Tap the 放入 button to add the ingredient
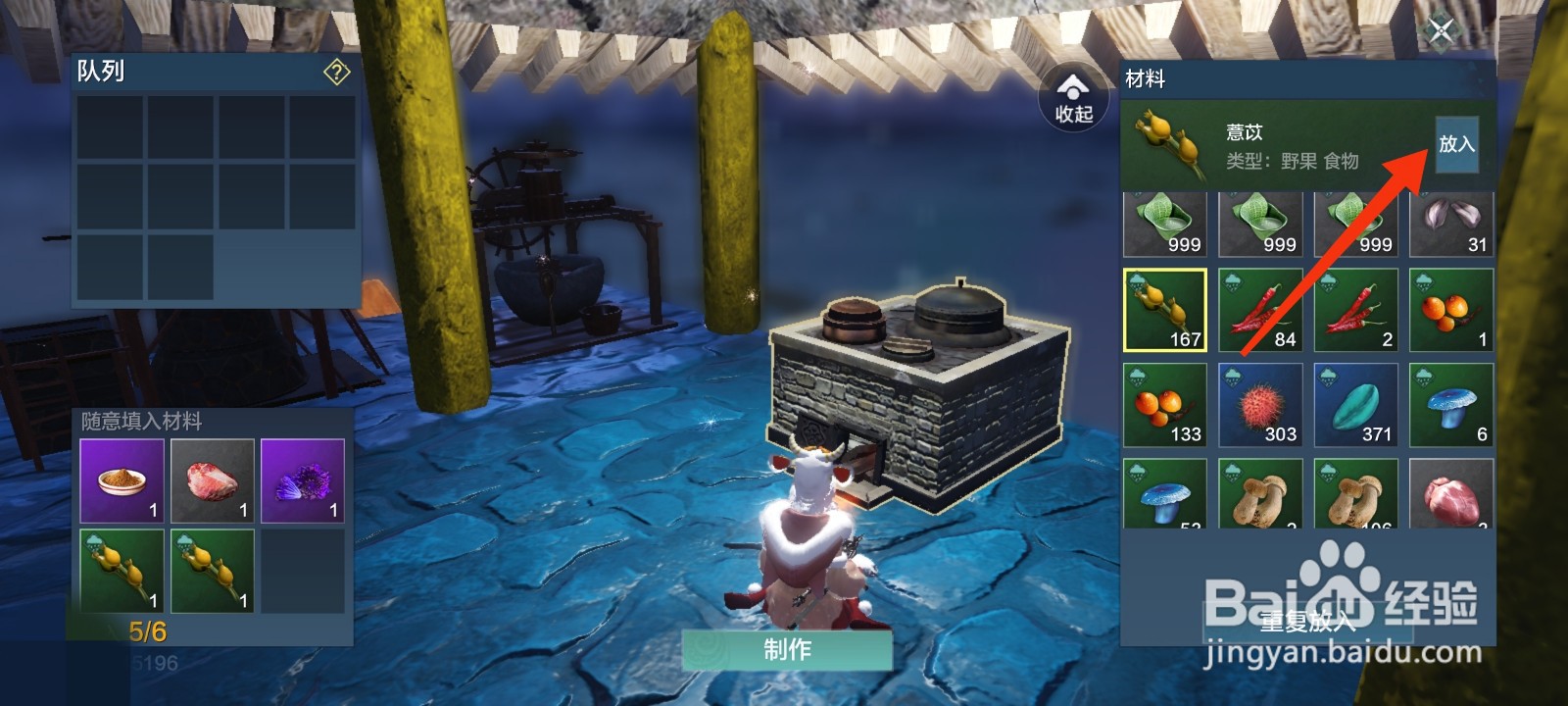Image resolution: width=1568 pixels, height=706 pixels. click(1456, 144)
